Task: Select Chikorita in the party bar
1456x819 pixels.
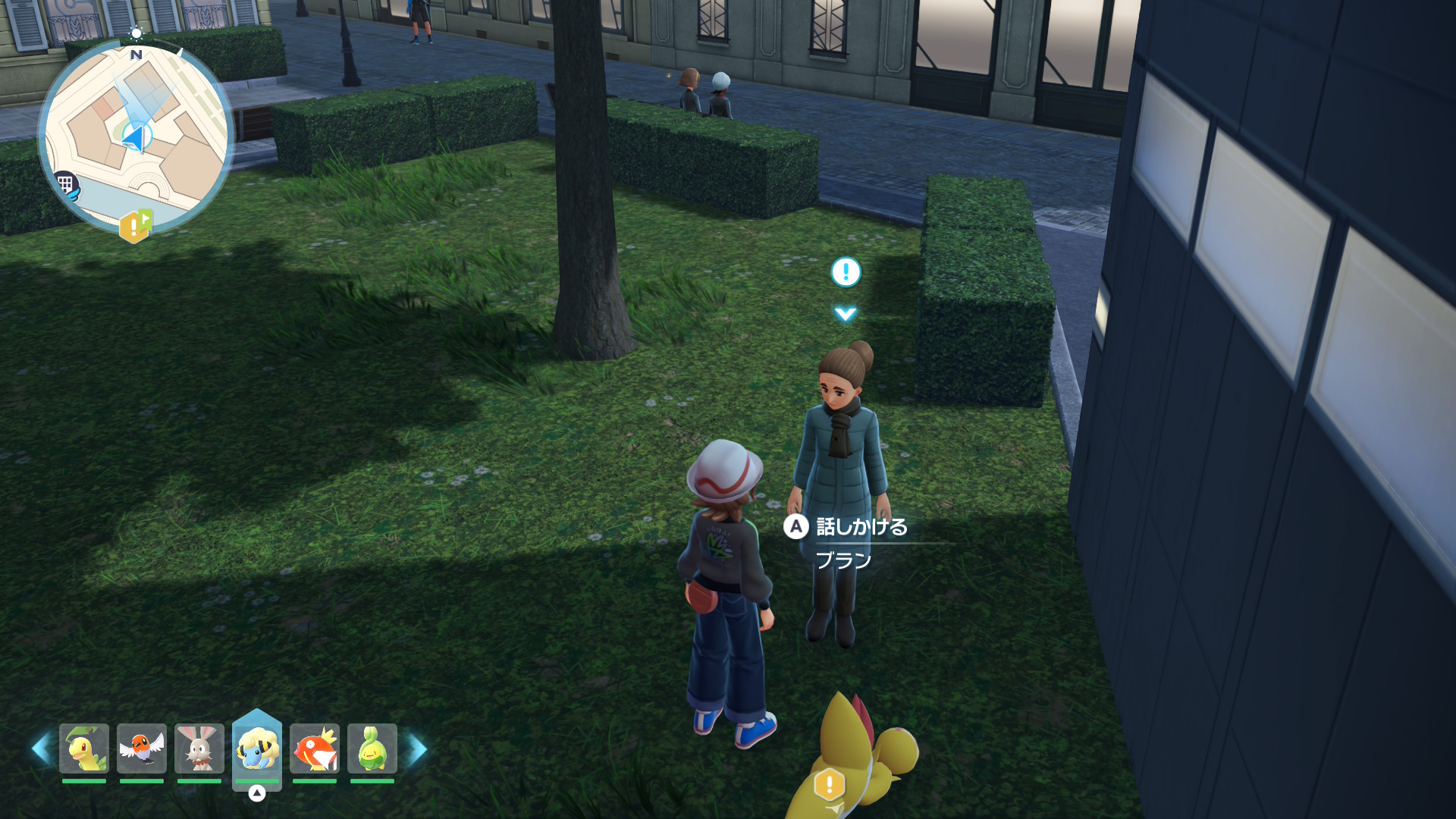Action: pos(84,748)
